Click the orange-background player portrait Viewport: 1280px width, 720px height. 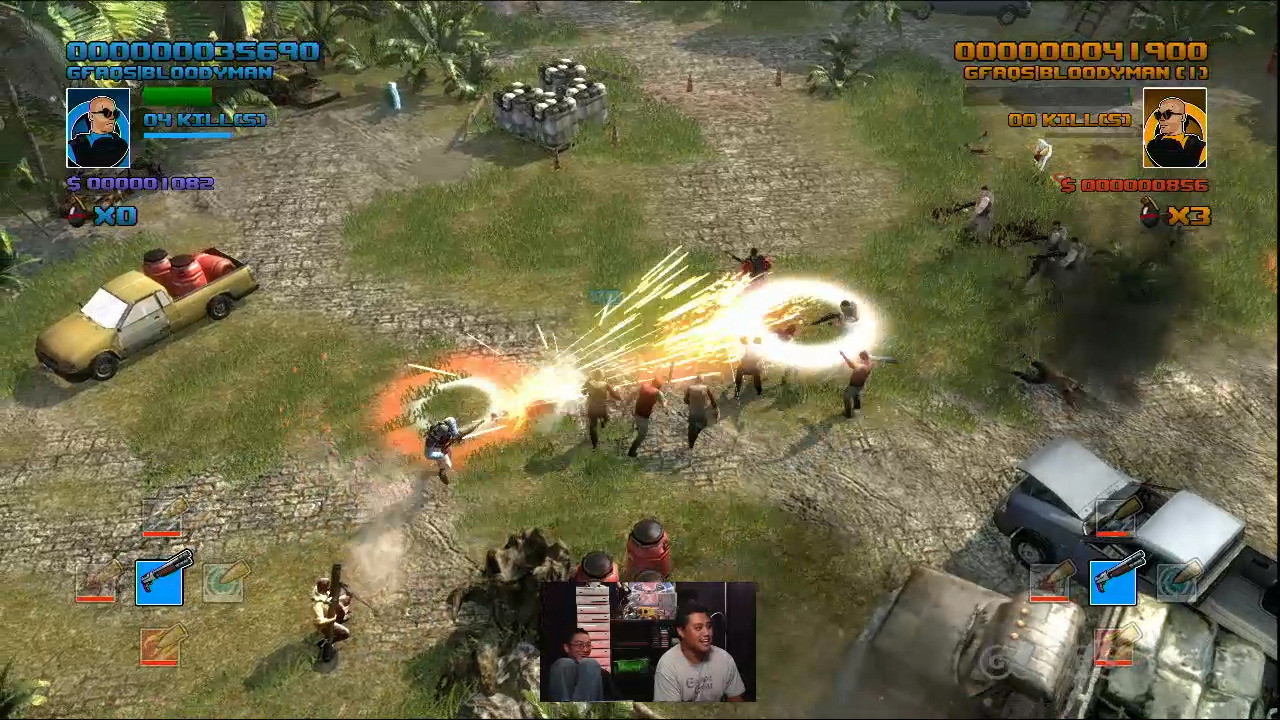tap(1174, 128)
